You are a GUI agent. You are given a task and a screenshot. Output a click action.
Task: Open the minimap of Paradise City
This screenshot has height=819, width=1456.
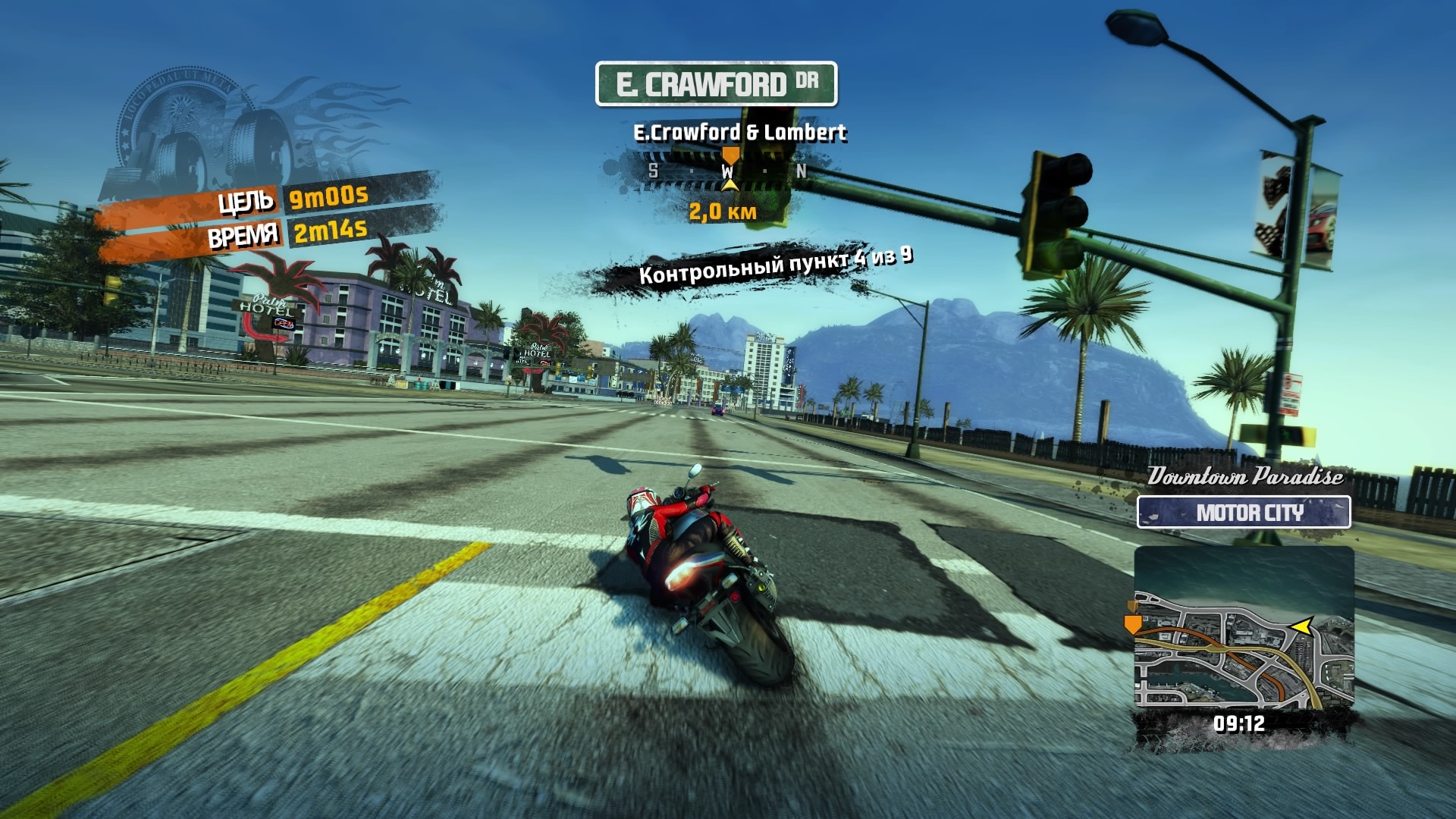click(x=1244, y=629)
